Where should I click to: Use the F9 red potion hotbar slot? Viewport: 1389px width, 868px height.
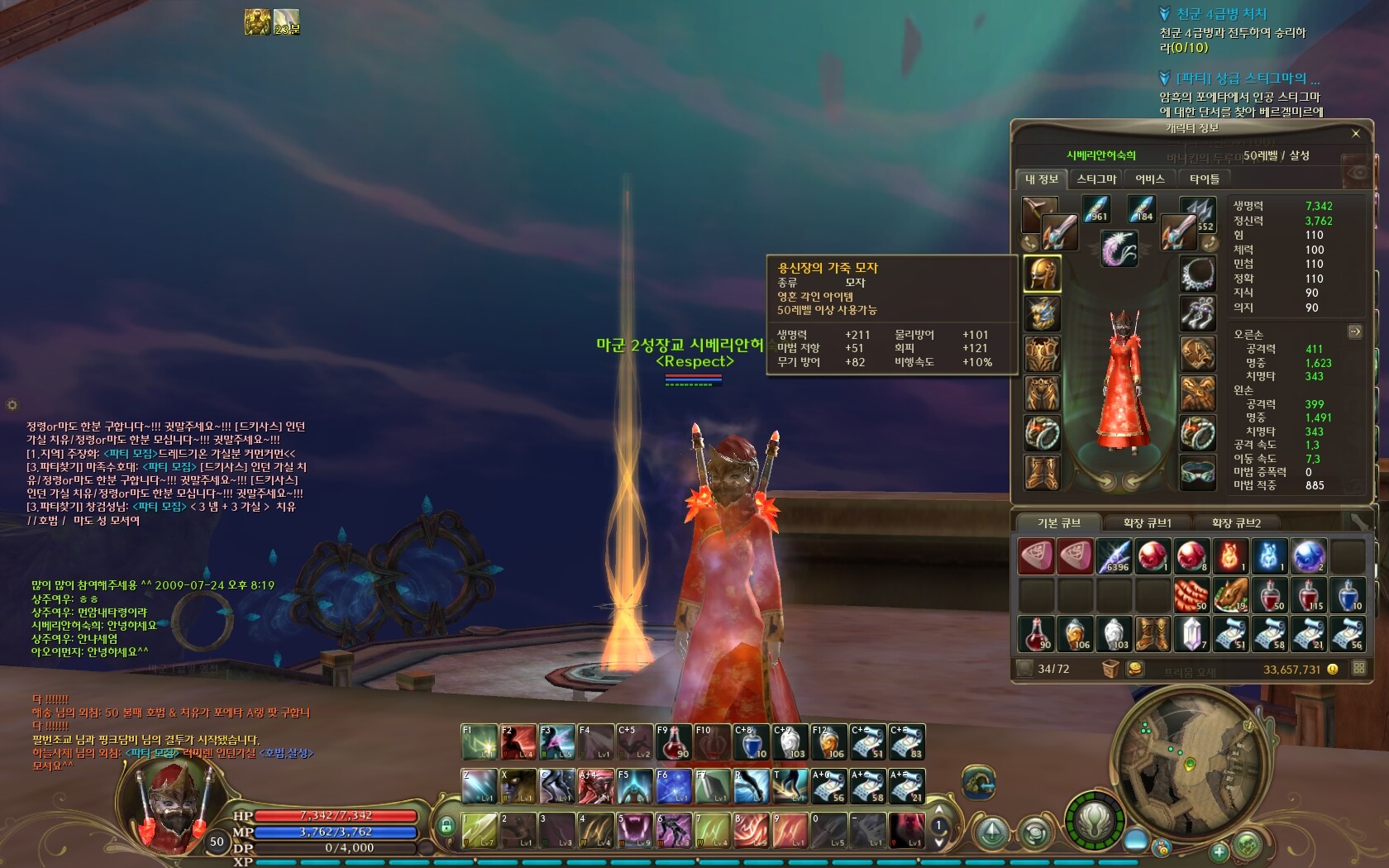tap(674, 742)
